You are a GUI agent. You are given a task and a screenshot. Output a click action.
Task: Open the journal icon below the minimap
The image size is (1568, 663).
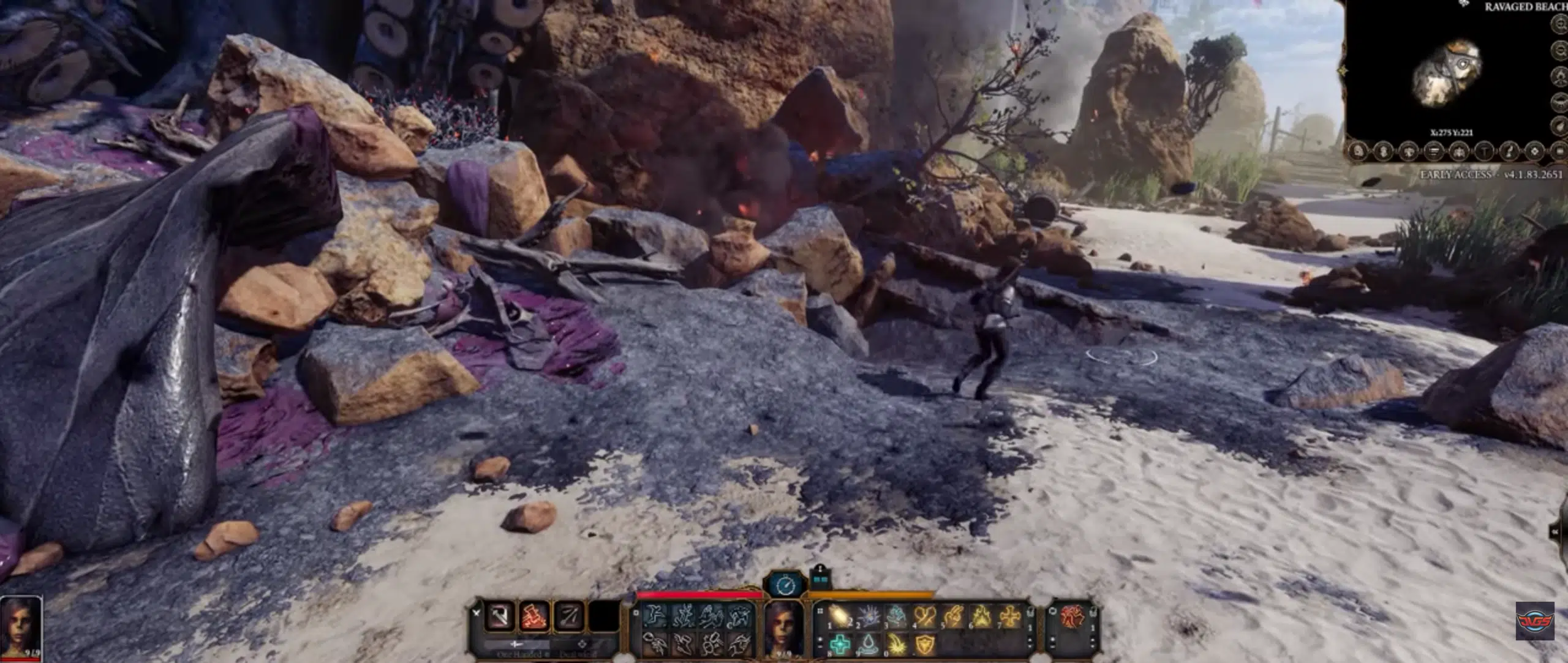1435,151
